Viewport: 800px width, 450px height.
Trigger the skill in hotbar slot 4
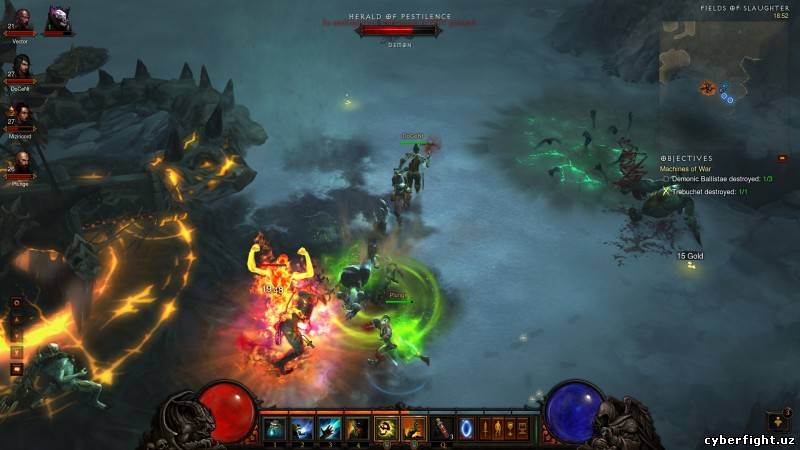point(356,429)
